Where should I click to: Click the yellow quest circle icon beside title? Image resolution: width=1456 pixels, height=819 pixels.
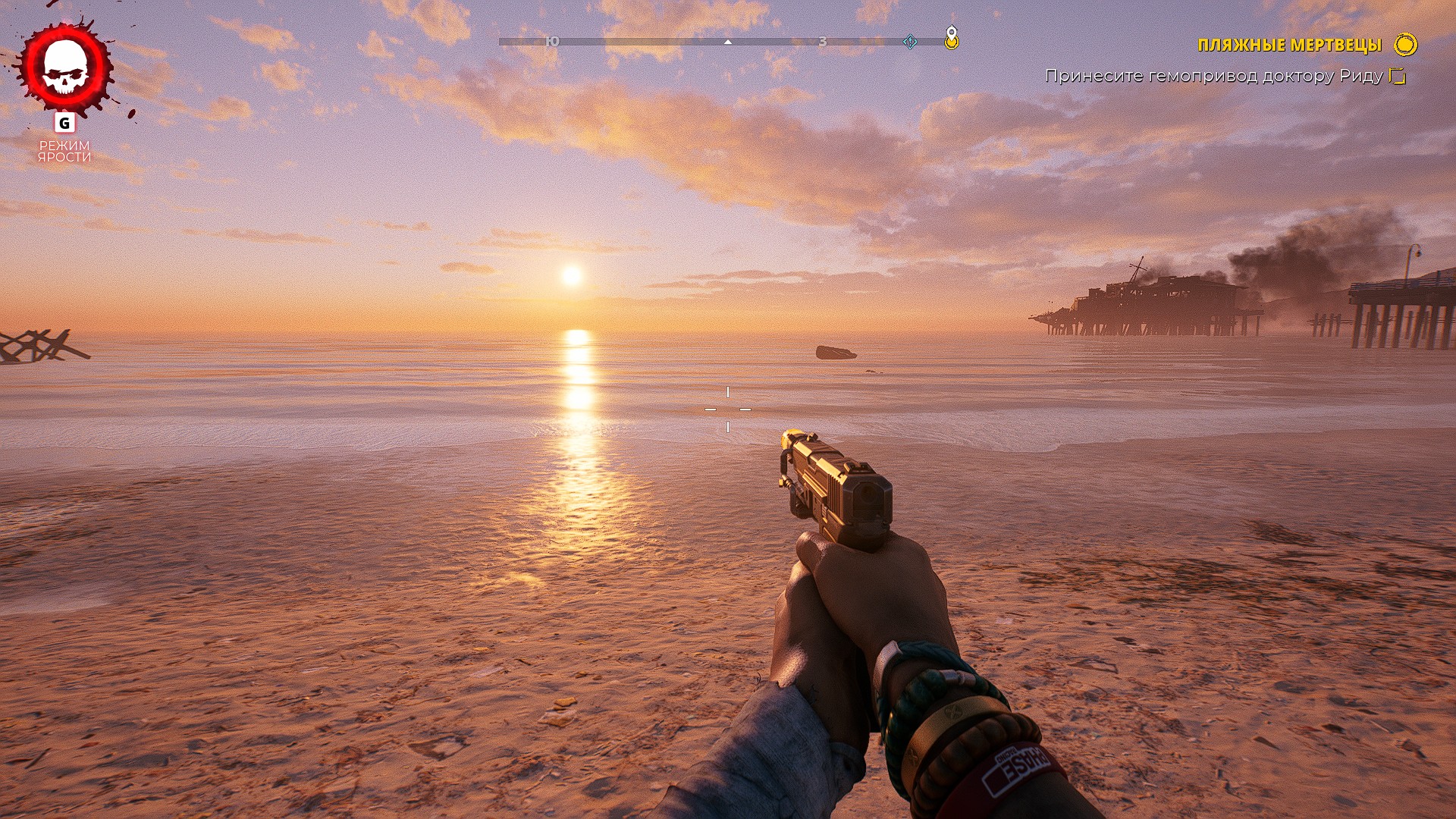tap(1405, 45)
